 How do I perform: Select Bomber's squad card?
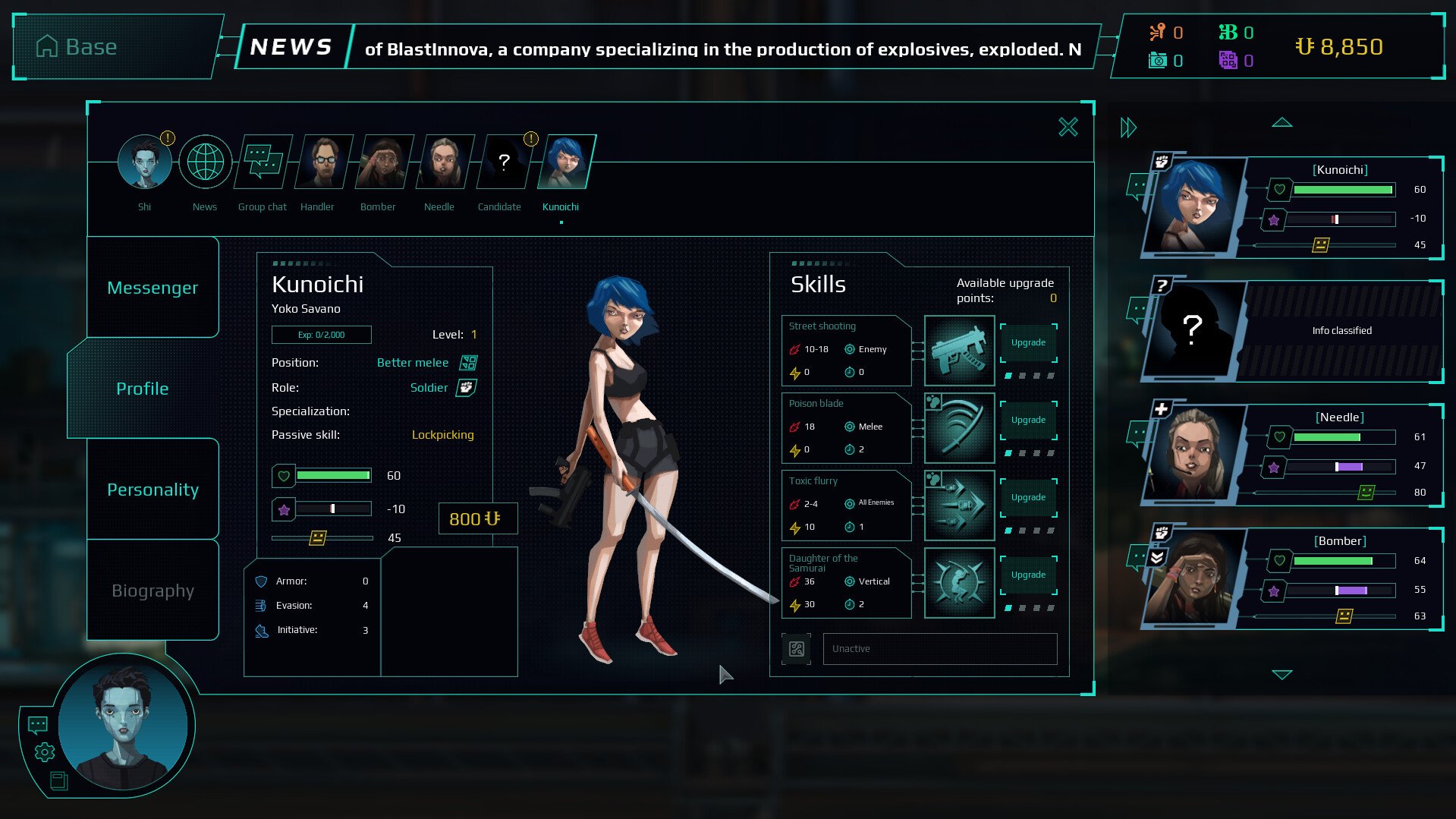[1290, 578]
